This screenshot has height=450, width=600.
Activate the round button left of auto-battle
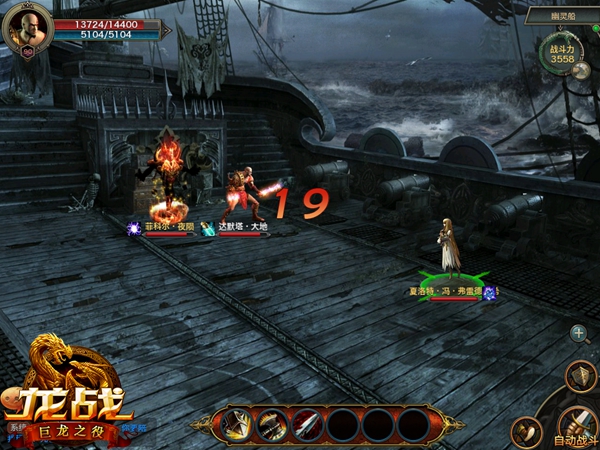pyautogui.click(x=526, y=431)
